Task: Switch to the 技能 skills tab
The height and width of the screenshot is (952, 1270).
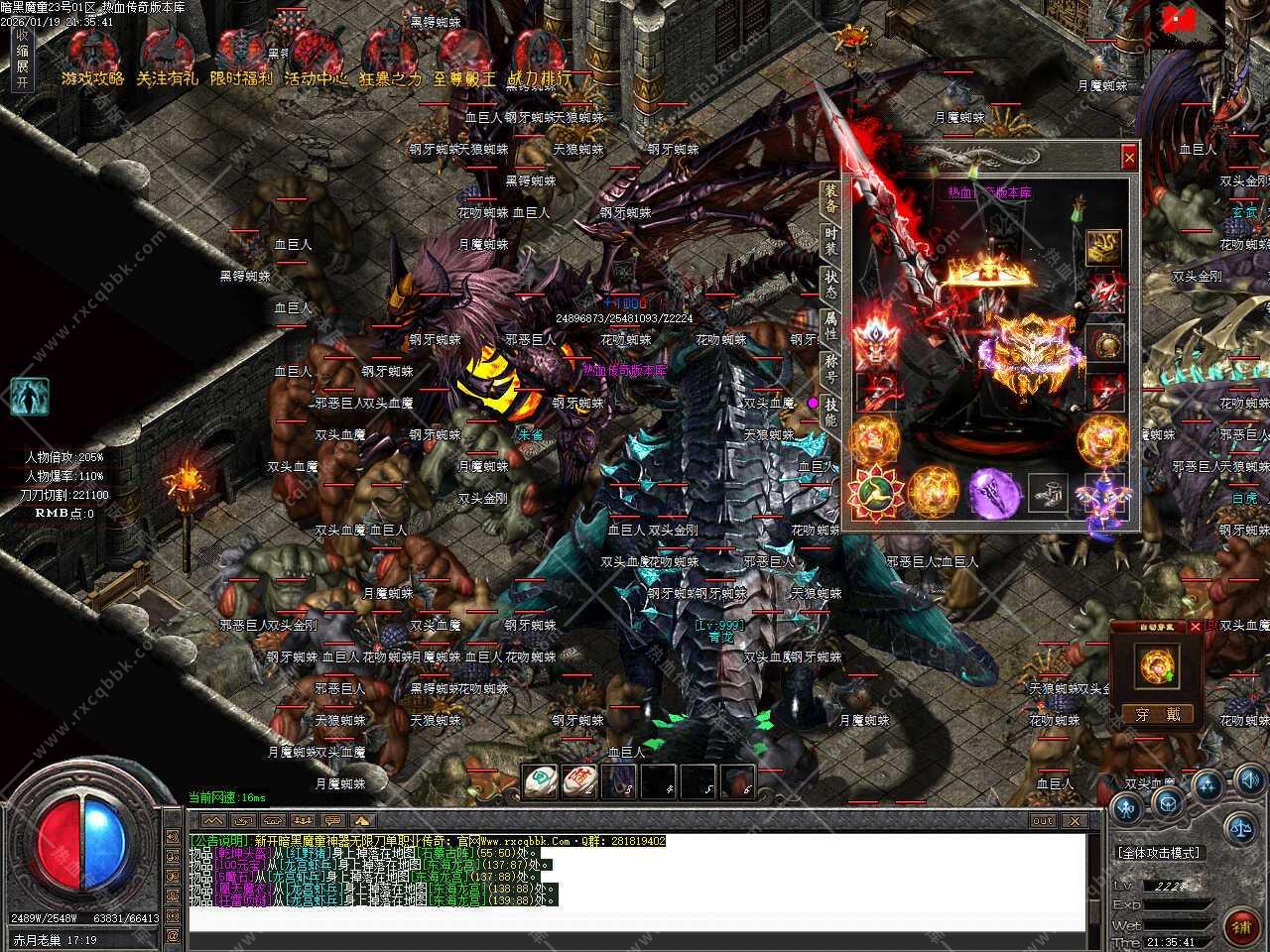Action: tap(830, 411)
